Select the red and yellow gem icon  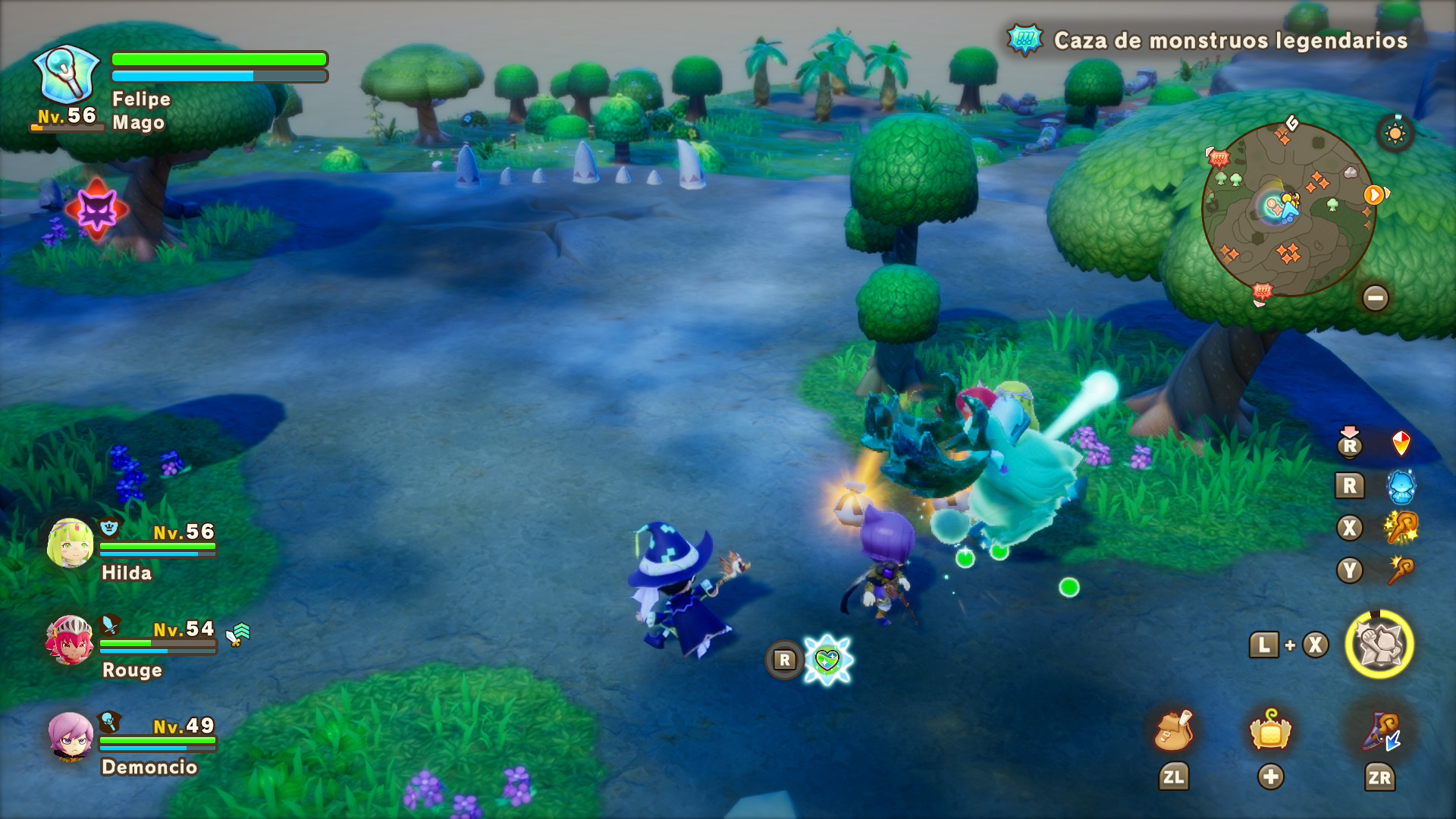pos(1401,443)
